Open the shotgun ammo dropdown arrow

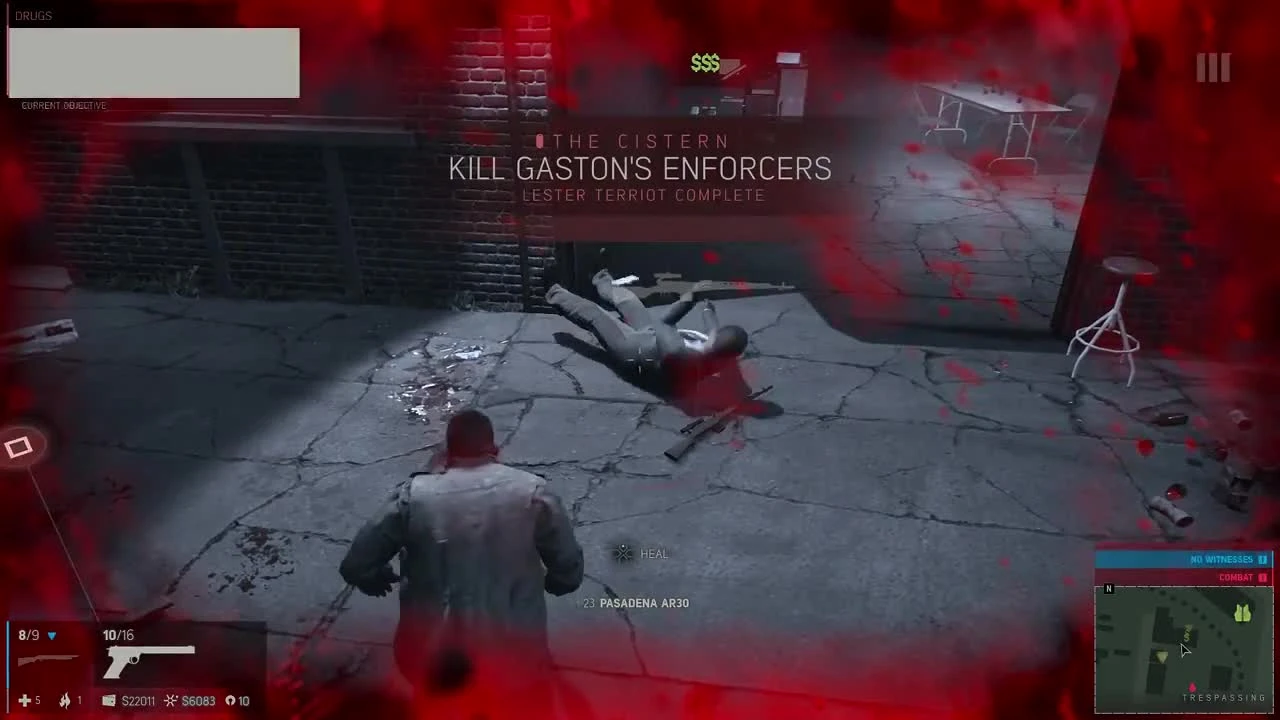[x=51, y=635]
